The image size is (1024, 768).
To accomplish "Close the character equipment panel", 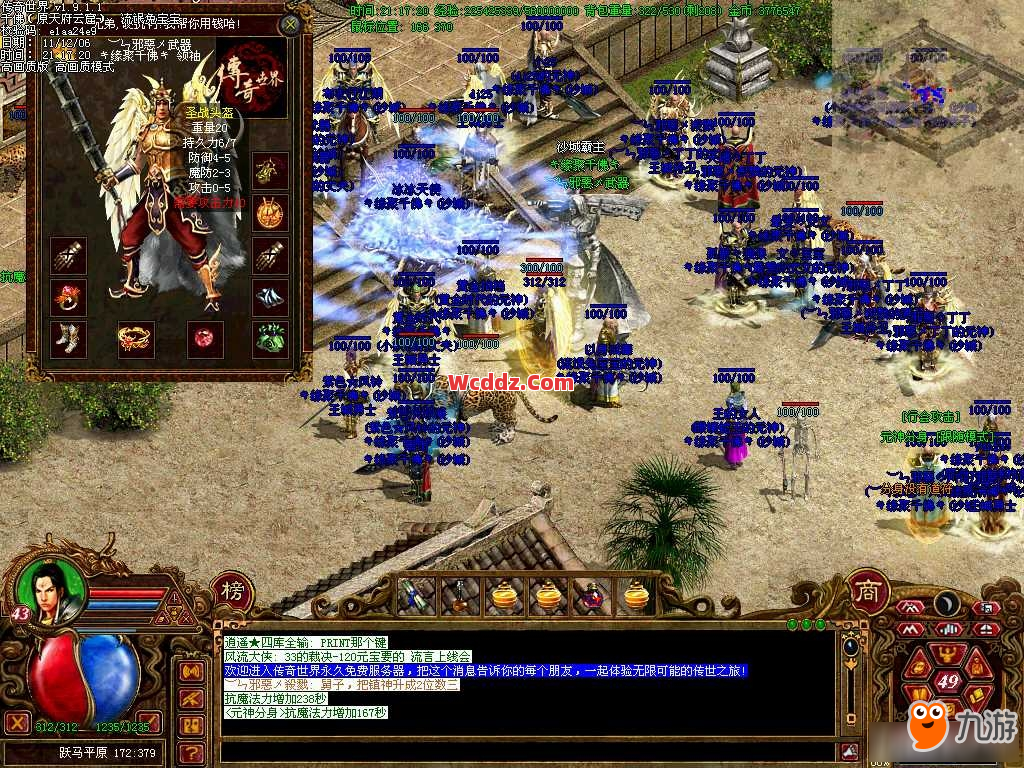I will 290,25.
